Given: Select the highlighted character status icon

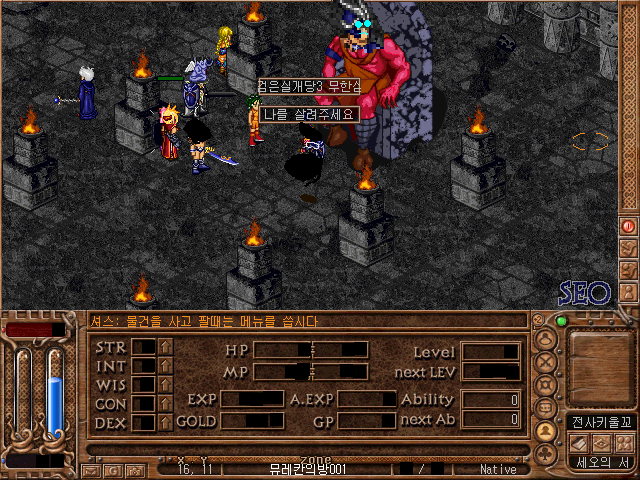Looking at the screenshot, I should (546, 431).
